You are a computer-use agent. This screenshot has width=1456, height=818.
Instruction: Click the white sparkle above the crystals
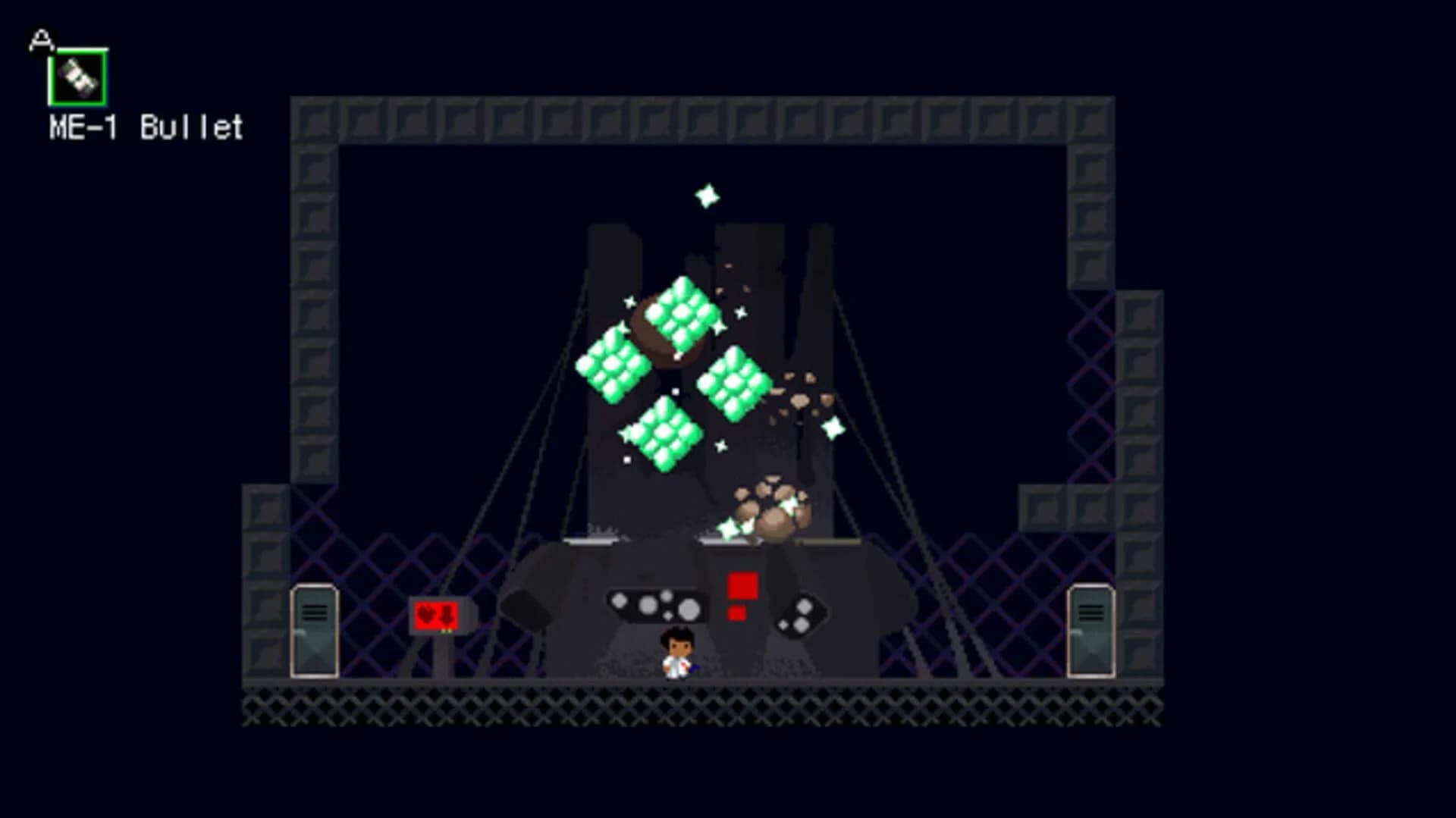(708, 196)
